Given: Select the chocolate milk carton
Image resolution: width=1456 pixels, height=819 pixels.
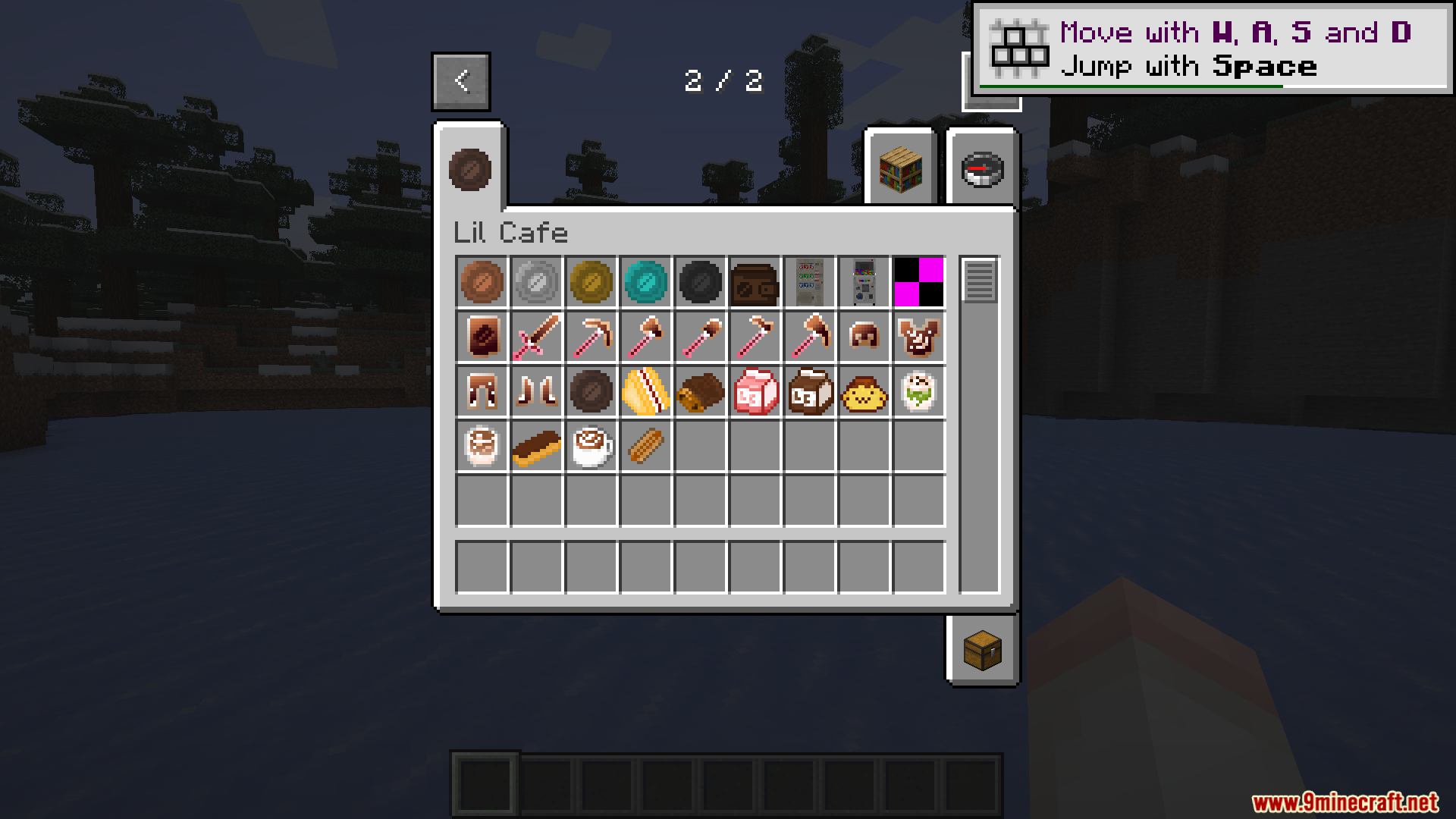Looking at the screenshot, I should [x=810, y=391].
